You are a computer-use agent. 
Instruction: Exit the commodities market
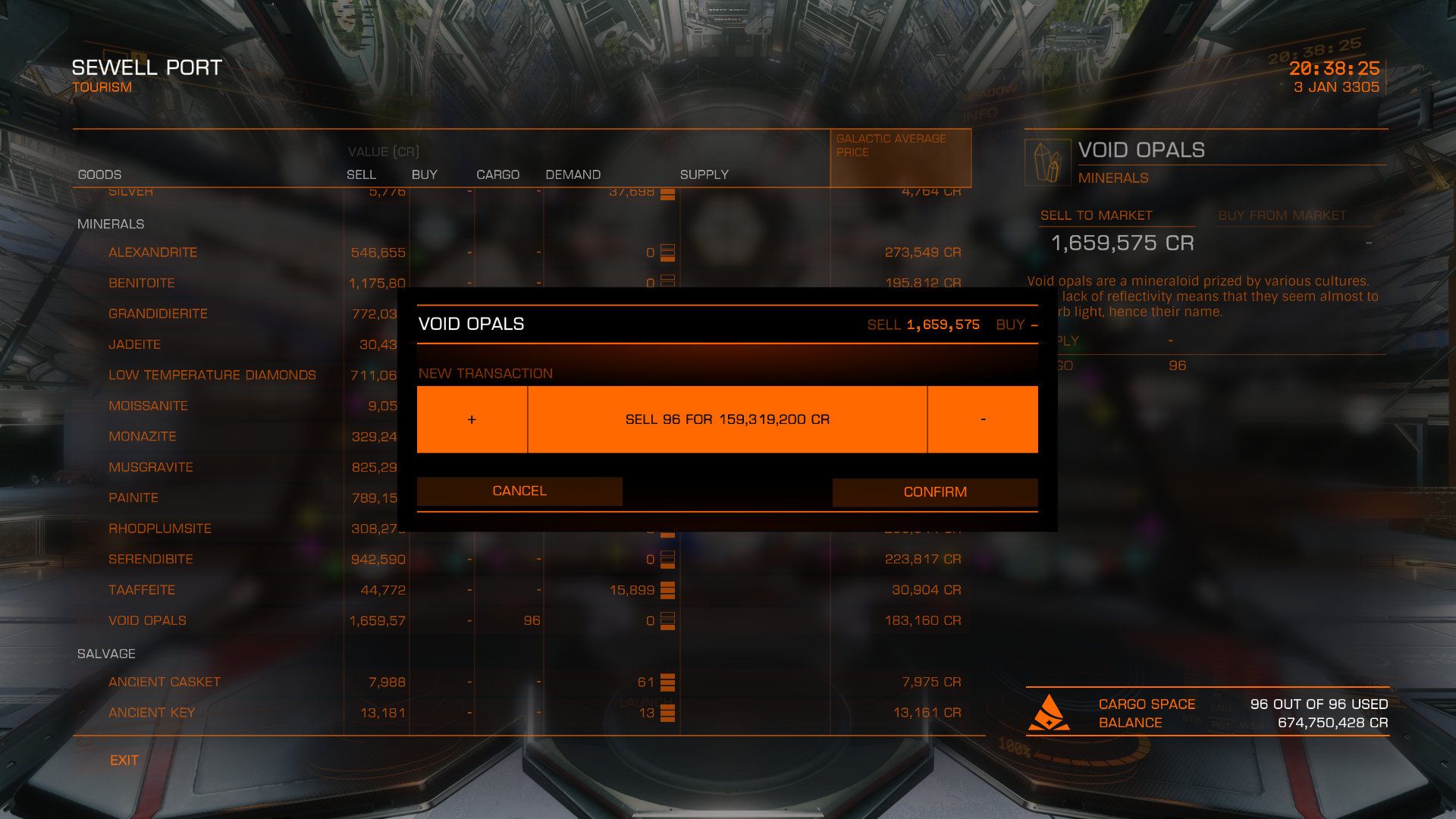124,760
